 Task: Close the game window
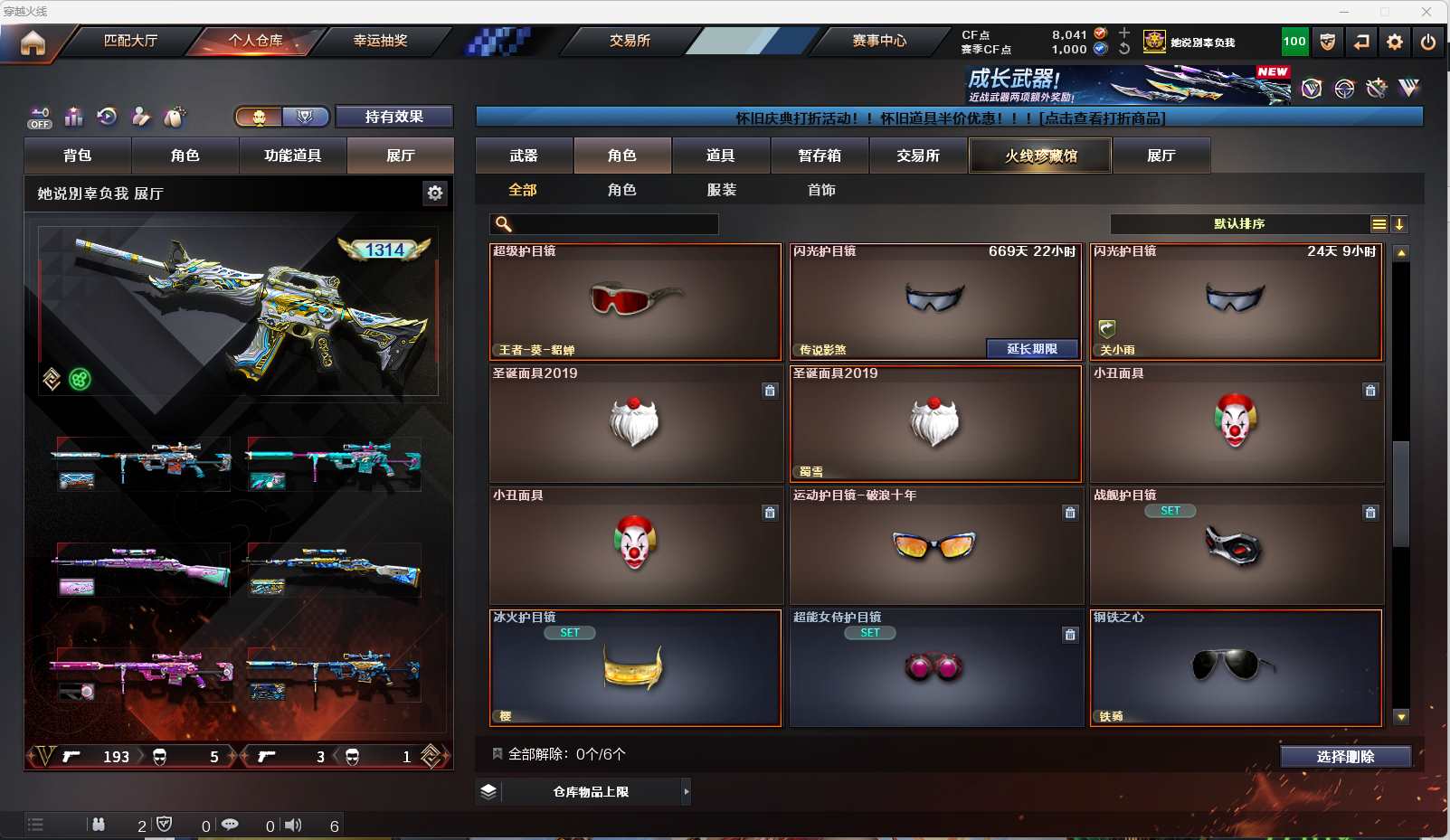point(1426,12)
